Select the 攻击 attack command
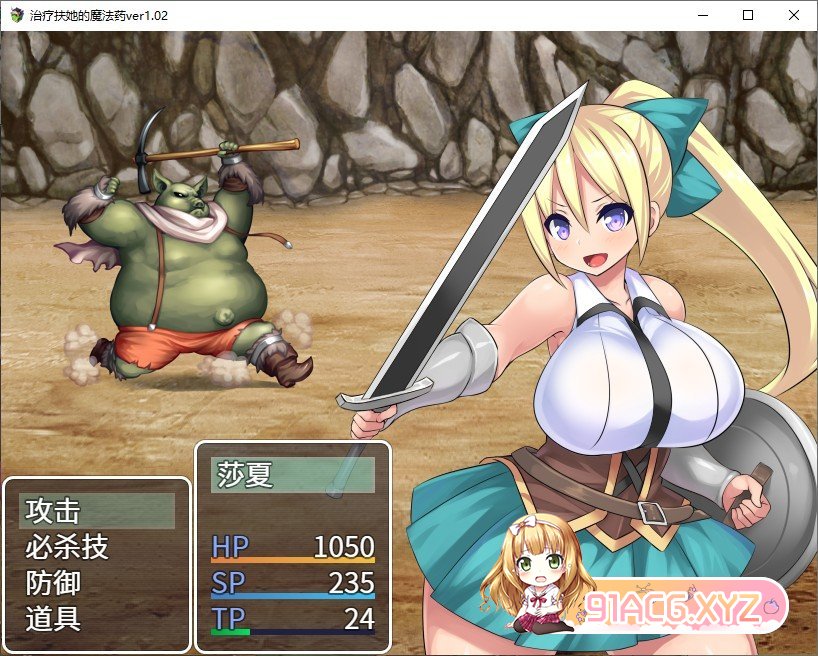This screenshot has width=818, height=656. point(96,511)
